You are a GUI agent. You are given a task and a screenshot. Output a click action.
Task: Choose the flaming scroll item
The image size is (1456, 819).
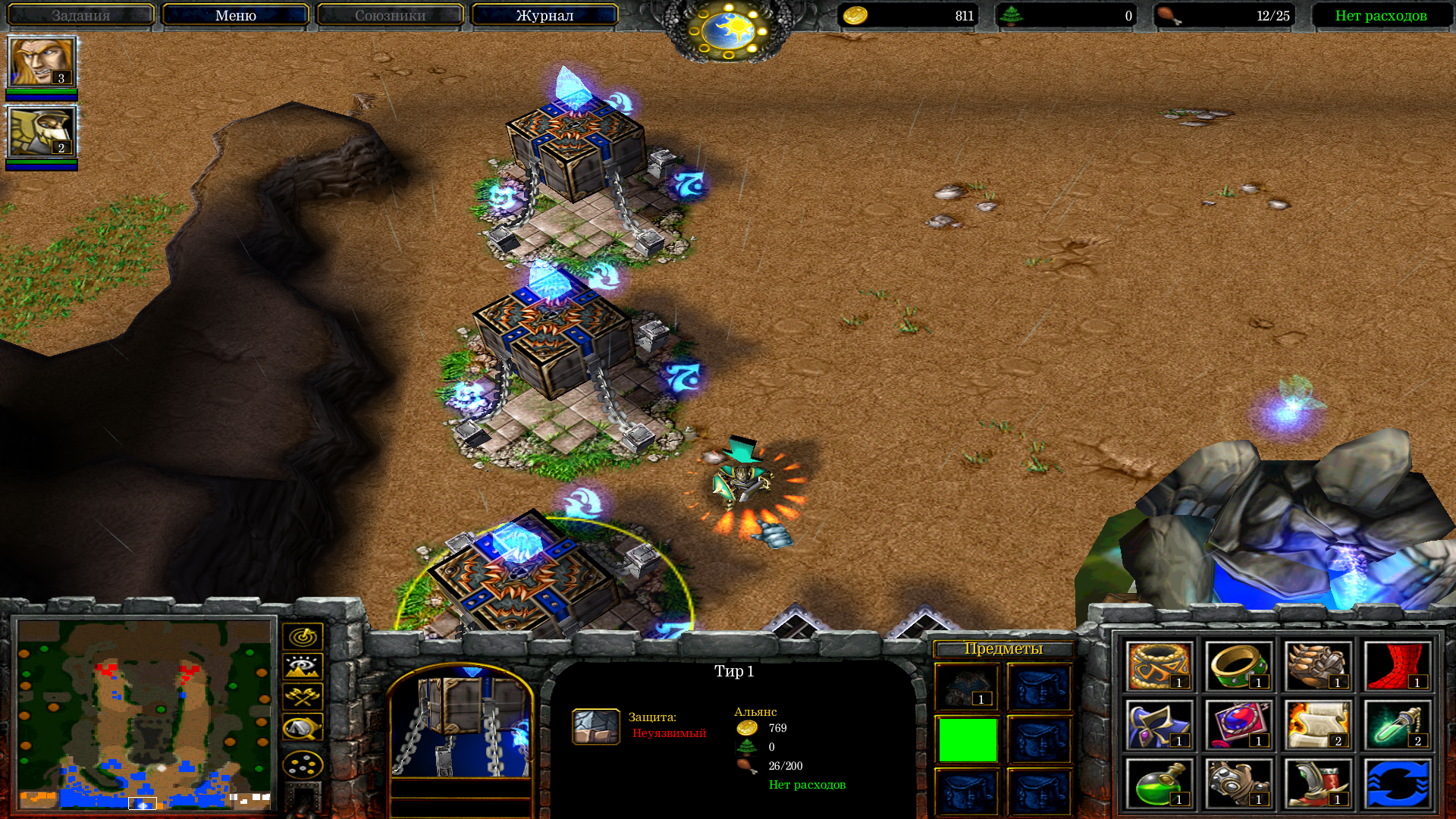coord(1318,725)
